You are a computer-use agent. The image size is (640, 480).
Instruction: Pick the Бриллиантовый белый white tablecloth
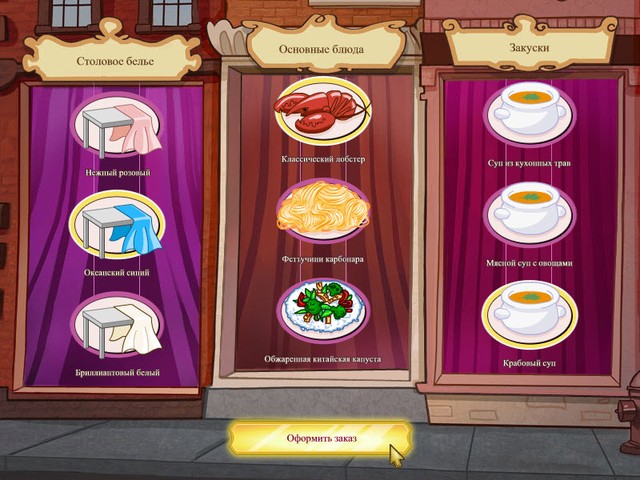click(117, 326)
